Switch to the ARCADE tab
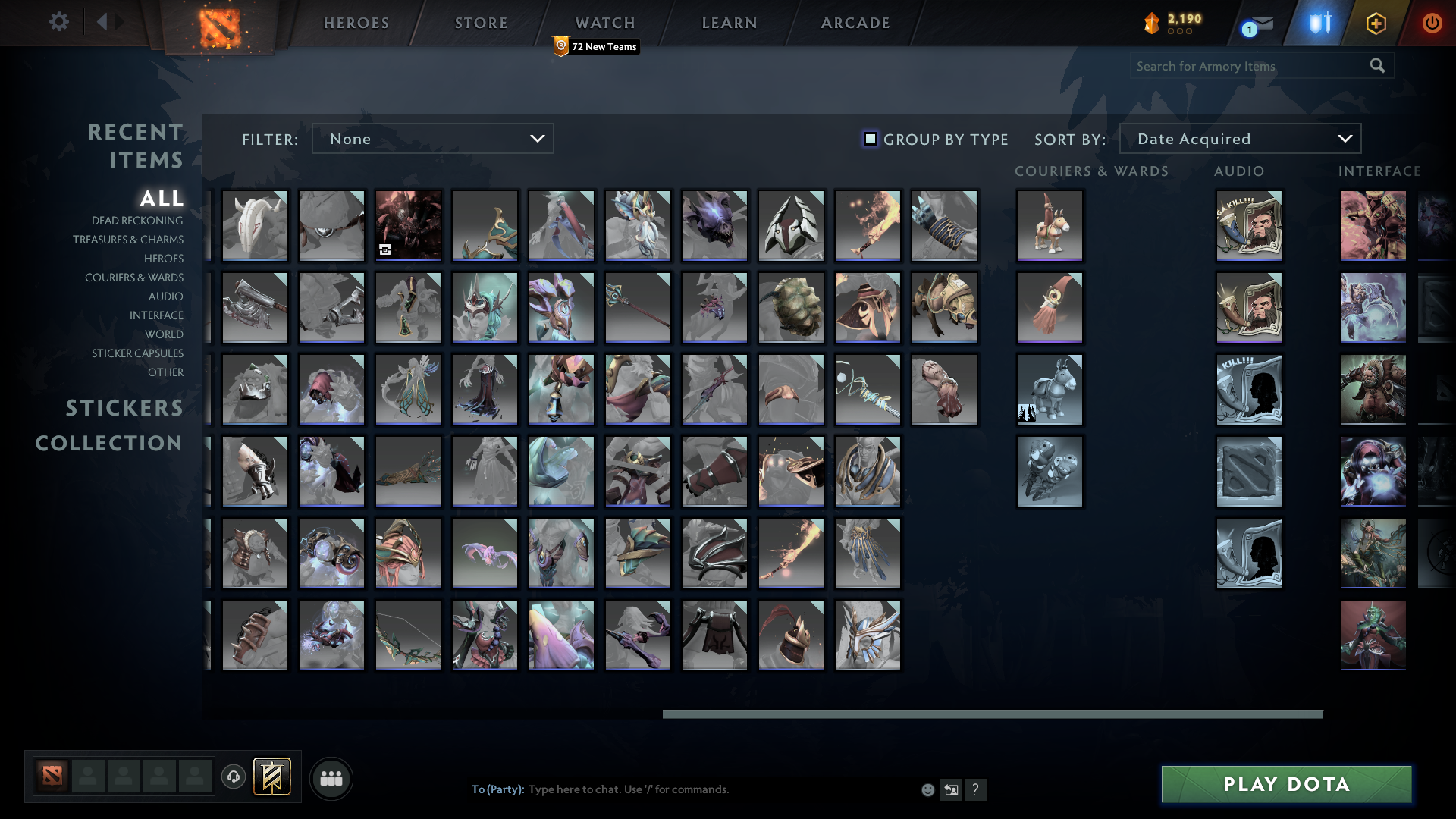This screenshot has height=819, width=1456. tap(855, 23)
